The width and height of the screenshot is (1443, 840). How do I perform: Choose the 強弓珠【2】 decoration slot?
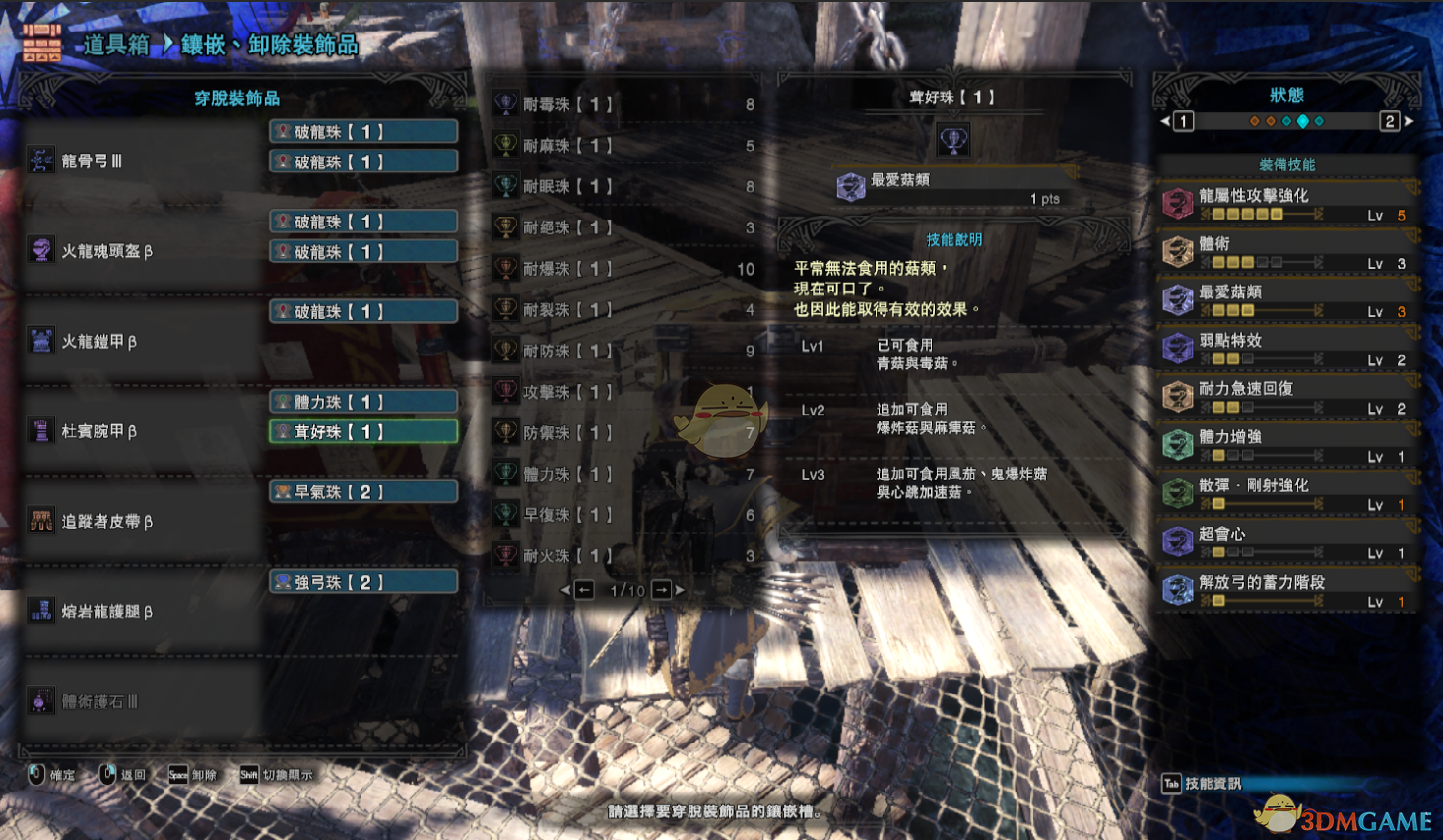[363, 583]
